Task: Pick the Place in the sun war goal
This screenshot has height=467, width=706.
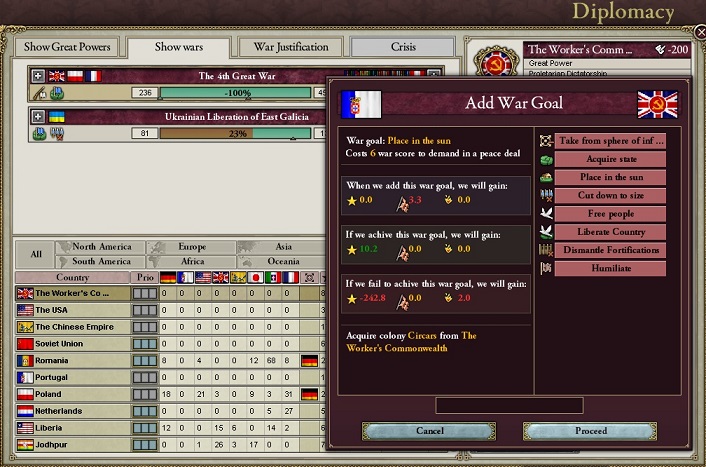Action: 611,177
